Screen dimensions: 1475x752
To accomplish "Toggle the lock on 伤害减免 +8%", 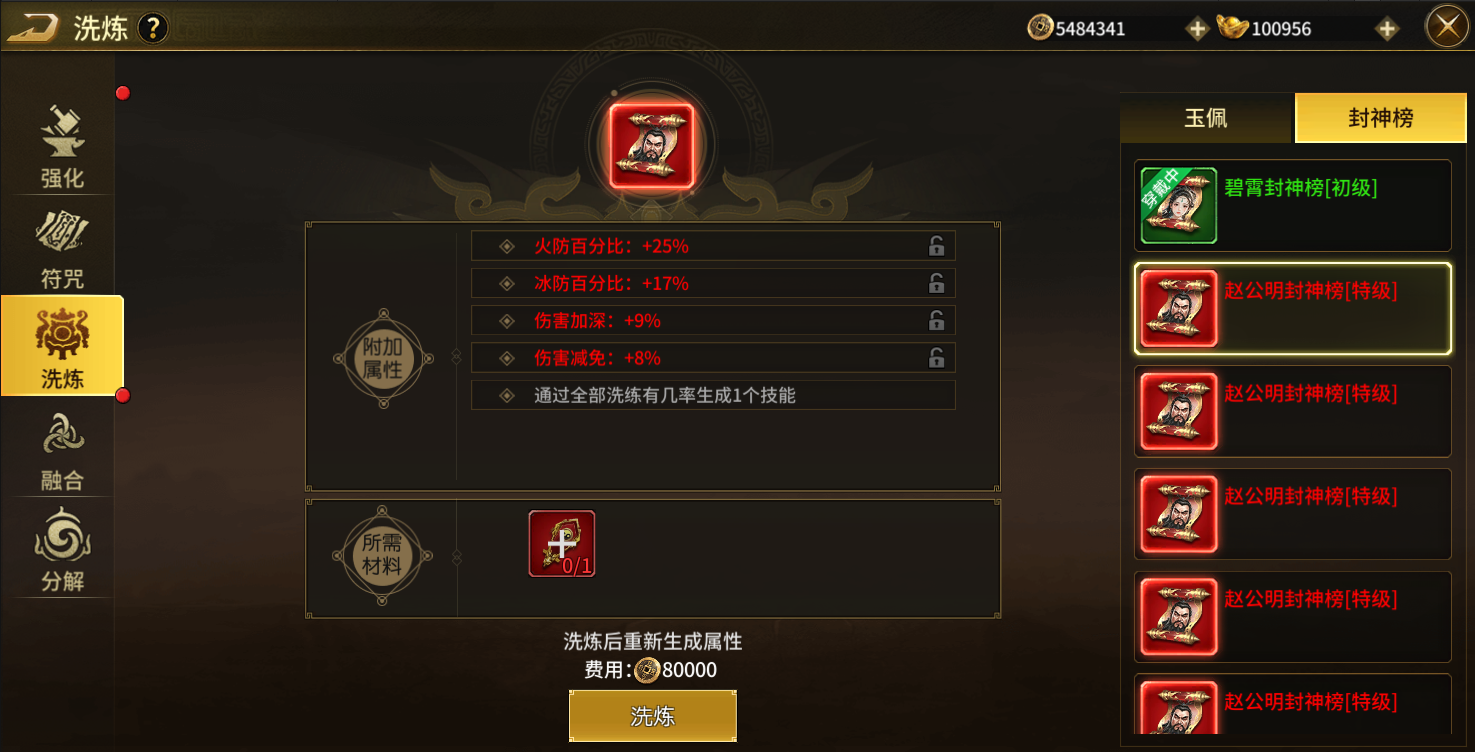I will [x=936, y=357].
